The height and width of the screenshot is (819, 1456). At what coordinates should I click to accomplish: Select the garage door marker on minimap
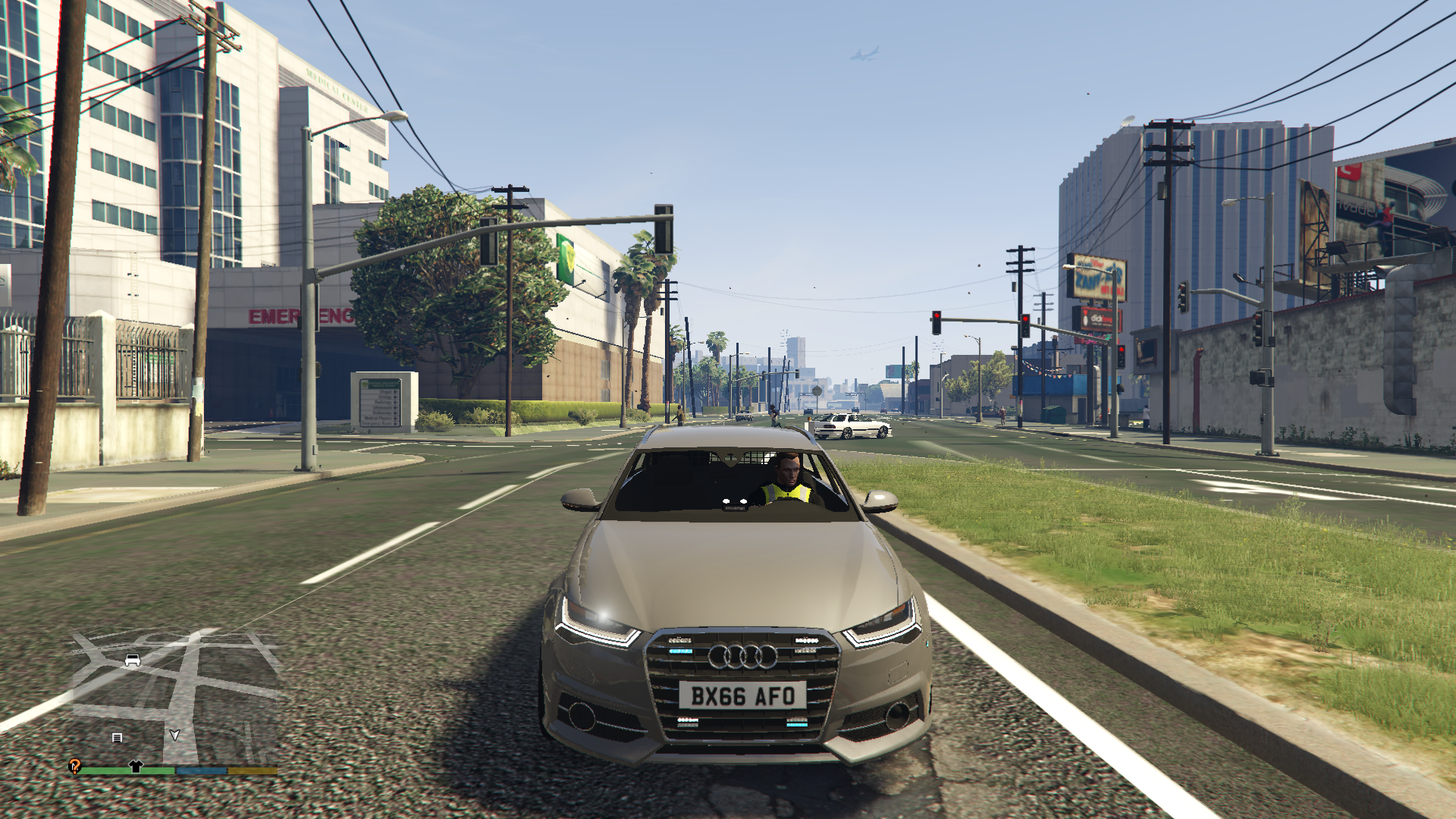(117, 737)
